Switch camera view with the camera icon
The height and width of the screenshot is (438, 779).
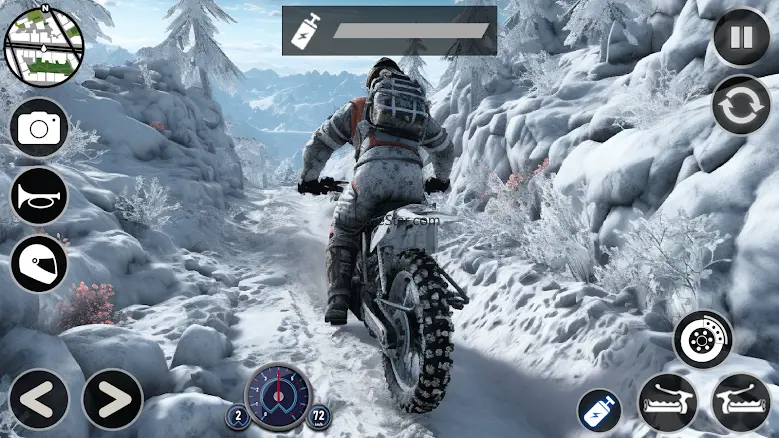40,128
